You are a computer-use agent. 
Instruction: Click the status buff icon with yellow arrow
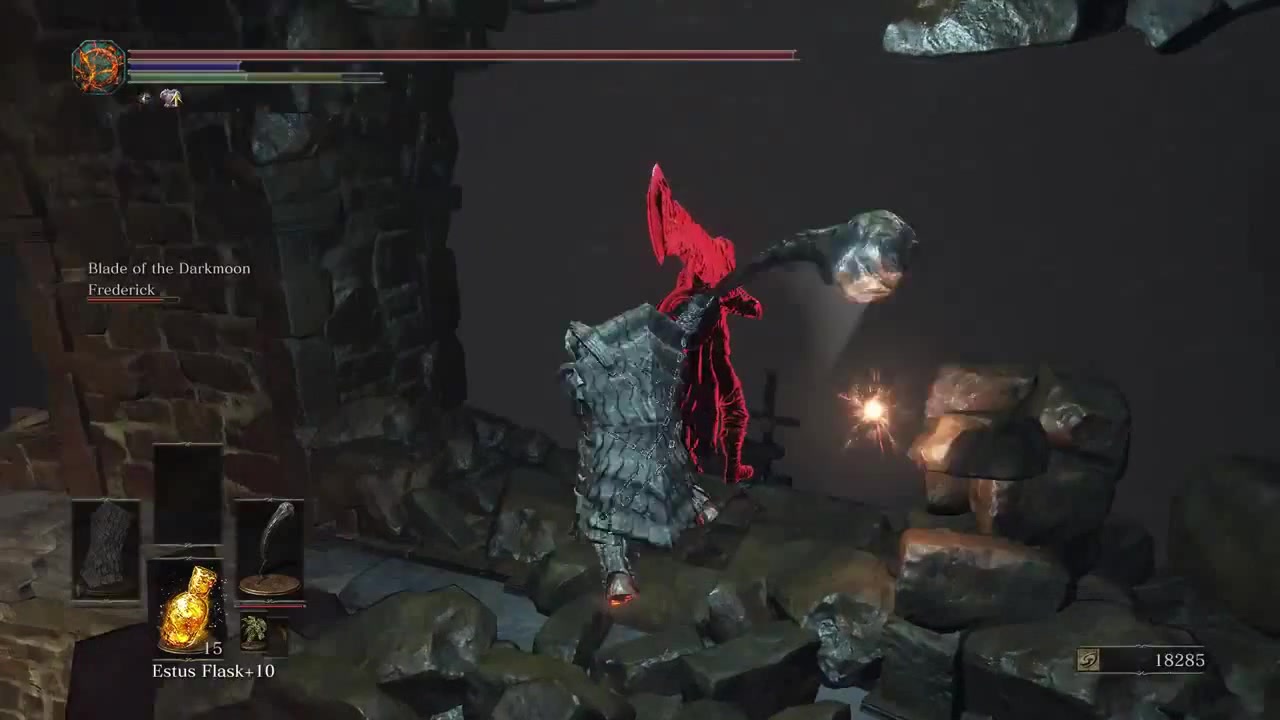coord(171,98)
